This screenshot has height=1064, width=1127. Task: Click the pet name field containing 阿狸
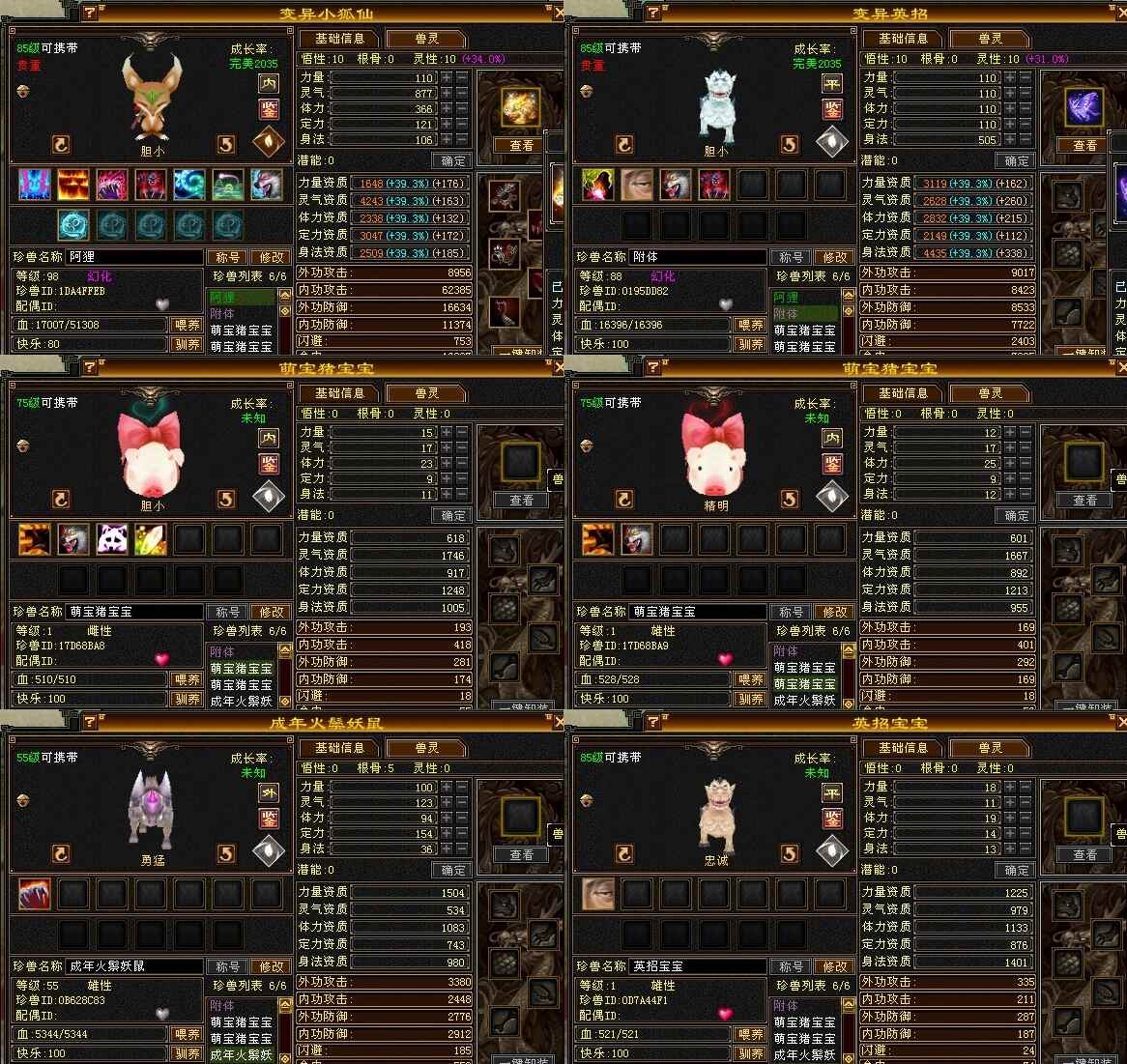[x=134, y=257]
